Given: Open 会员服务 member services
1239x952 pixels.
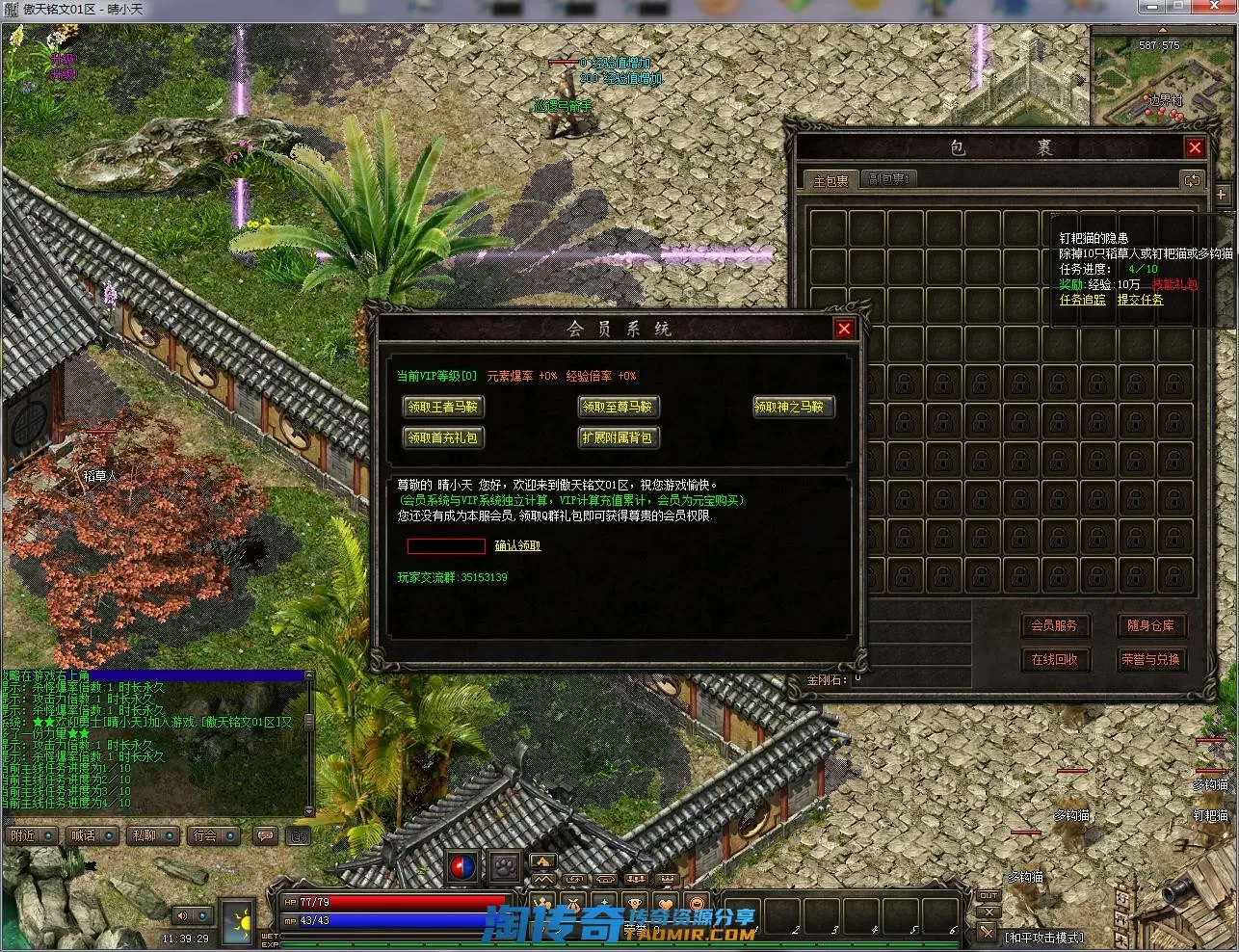Looking at the screenshot, I should (x=1054, y=625).
